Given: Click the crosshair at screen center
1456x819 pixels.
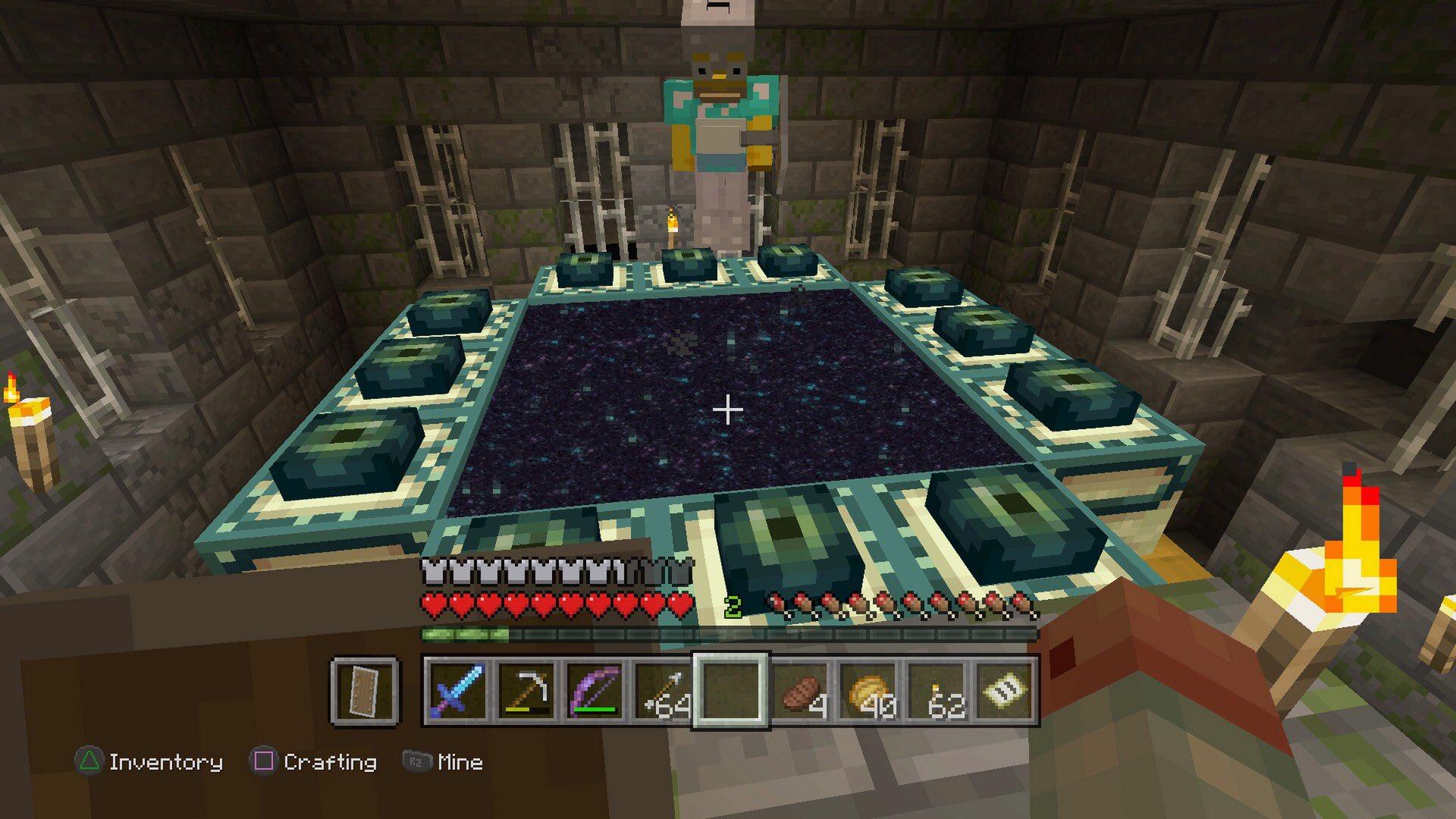Looking at the screenshot, I should pyautogui.click(x=728, y=409).
